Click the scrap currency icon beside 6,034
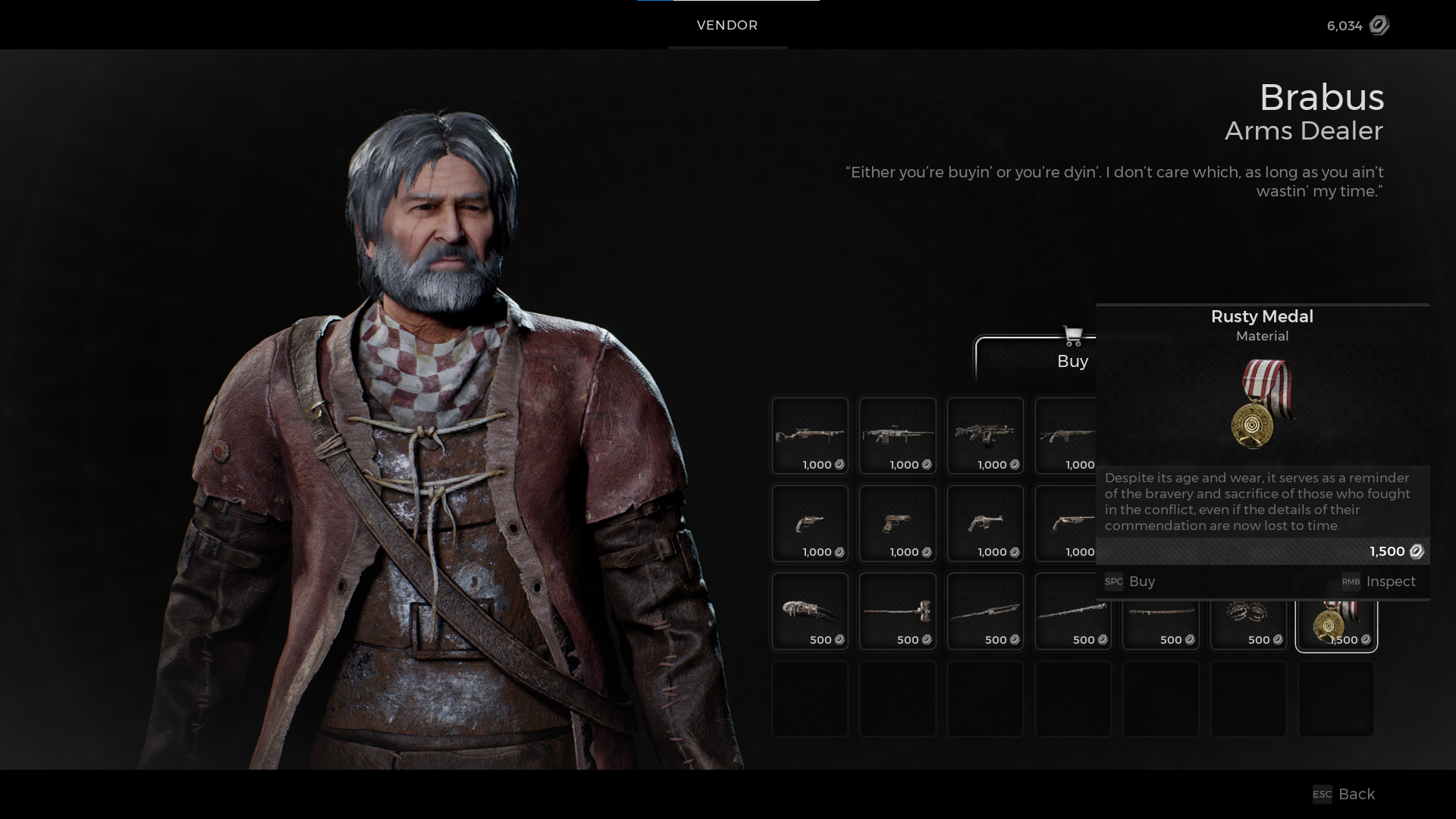This screenshot has height=819, width=1456. [x=1378, y=26]
